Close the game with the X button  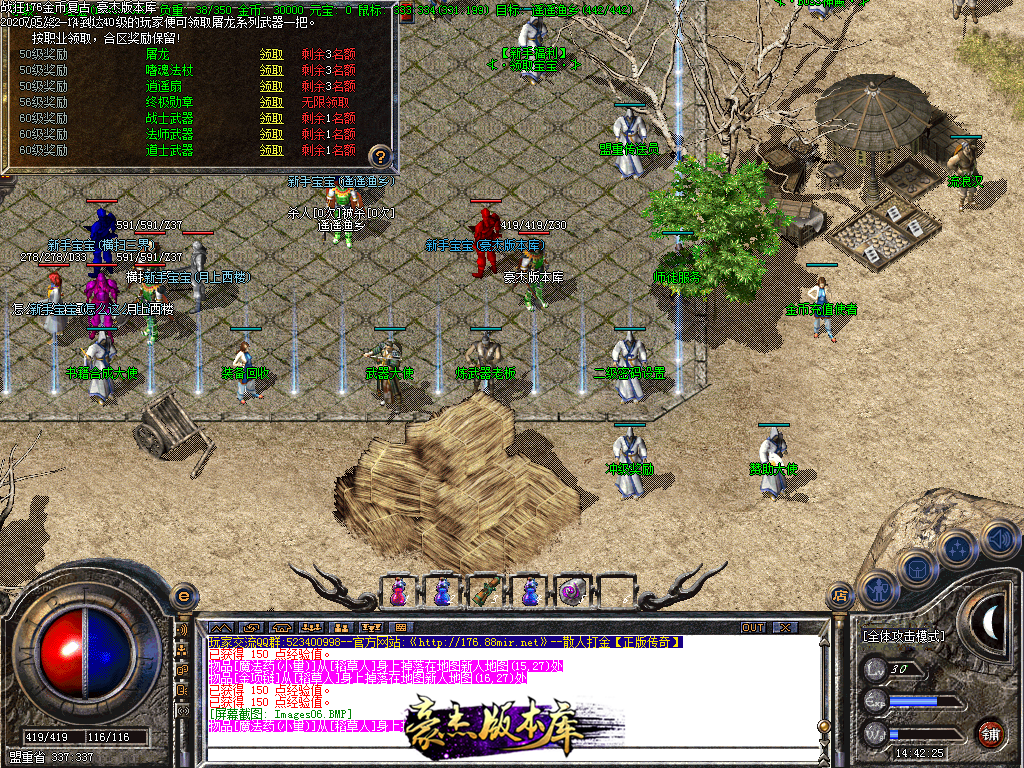[785, 627]
